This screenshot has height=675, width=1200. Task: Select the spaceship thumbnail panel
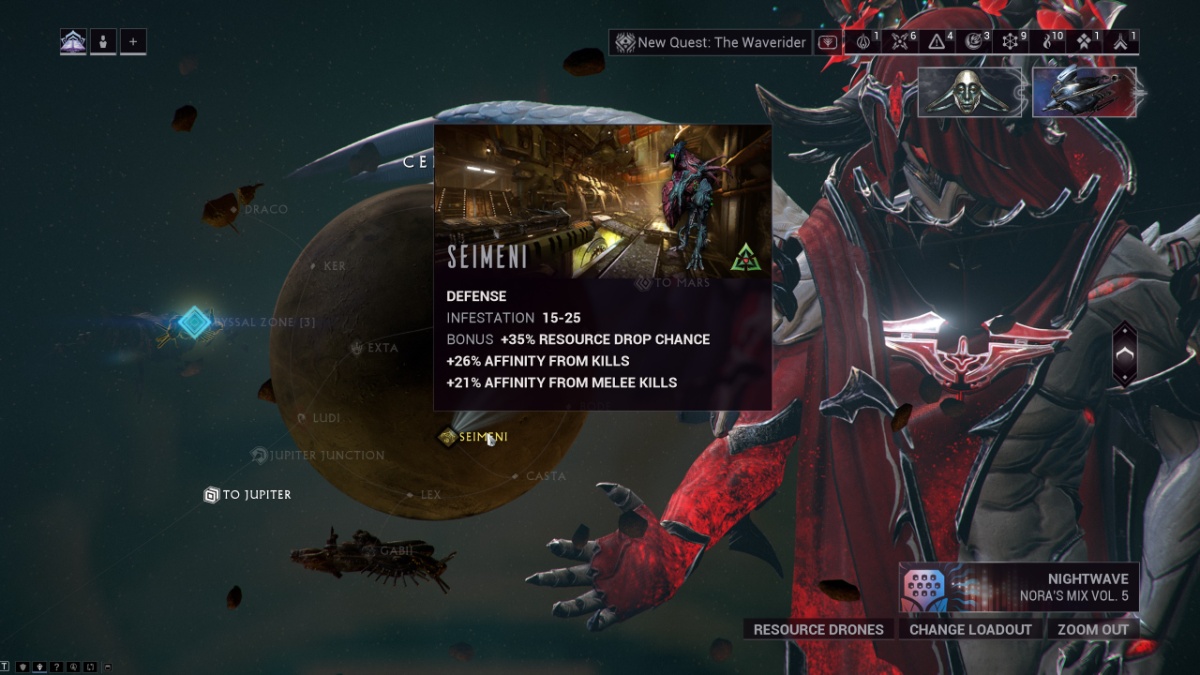(x=1084, y=92)
